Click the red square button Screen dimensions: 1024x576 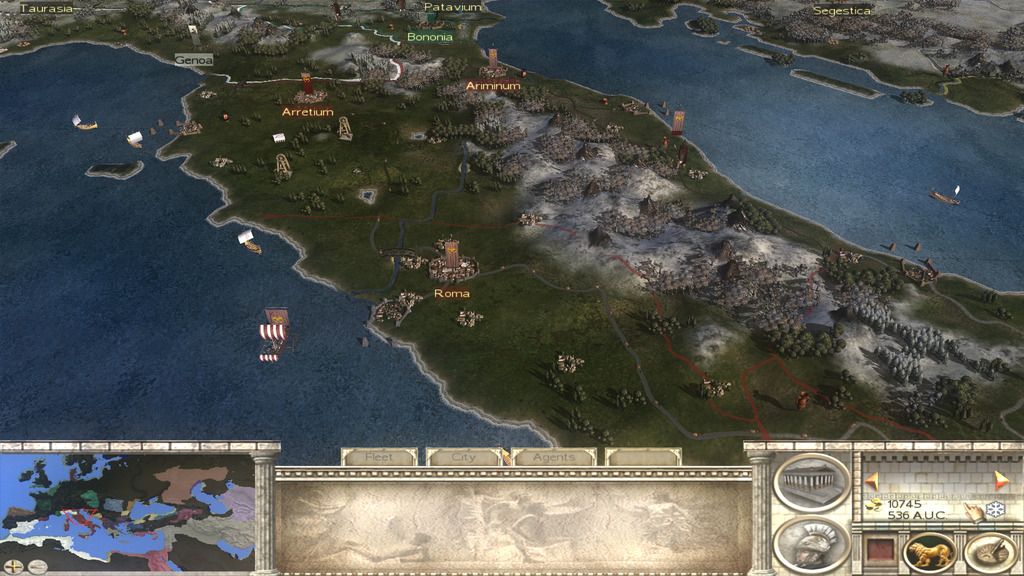878,551
